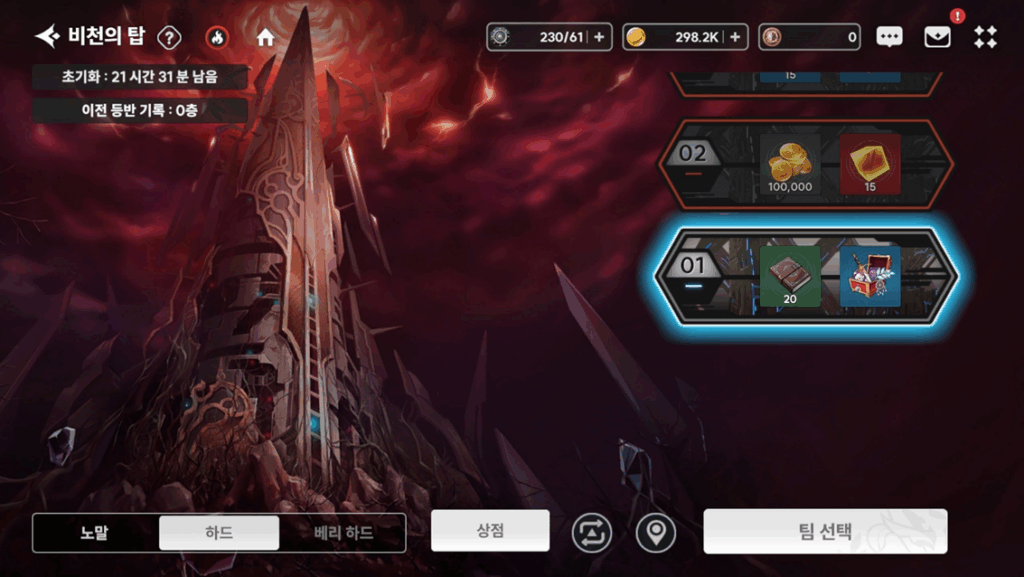This screenshot has width=1024, height=577.
Task: Inspect the treasure chest reward icon
Action: (x=870, y=276)
